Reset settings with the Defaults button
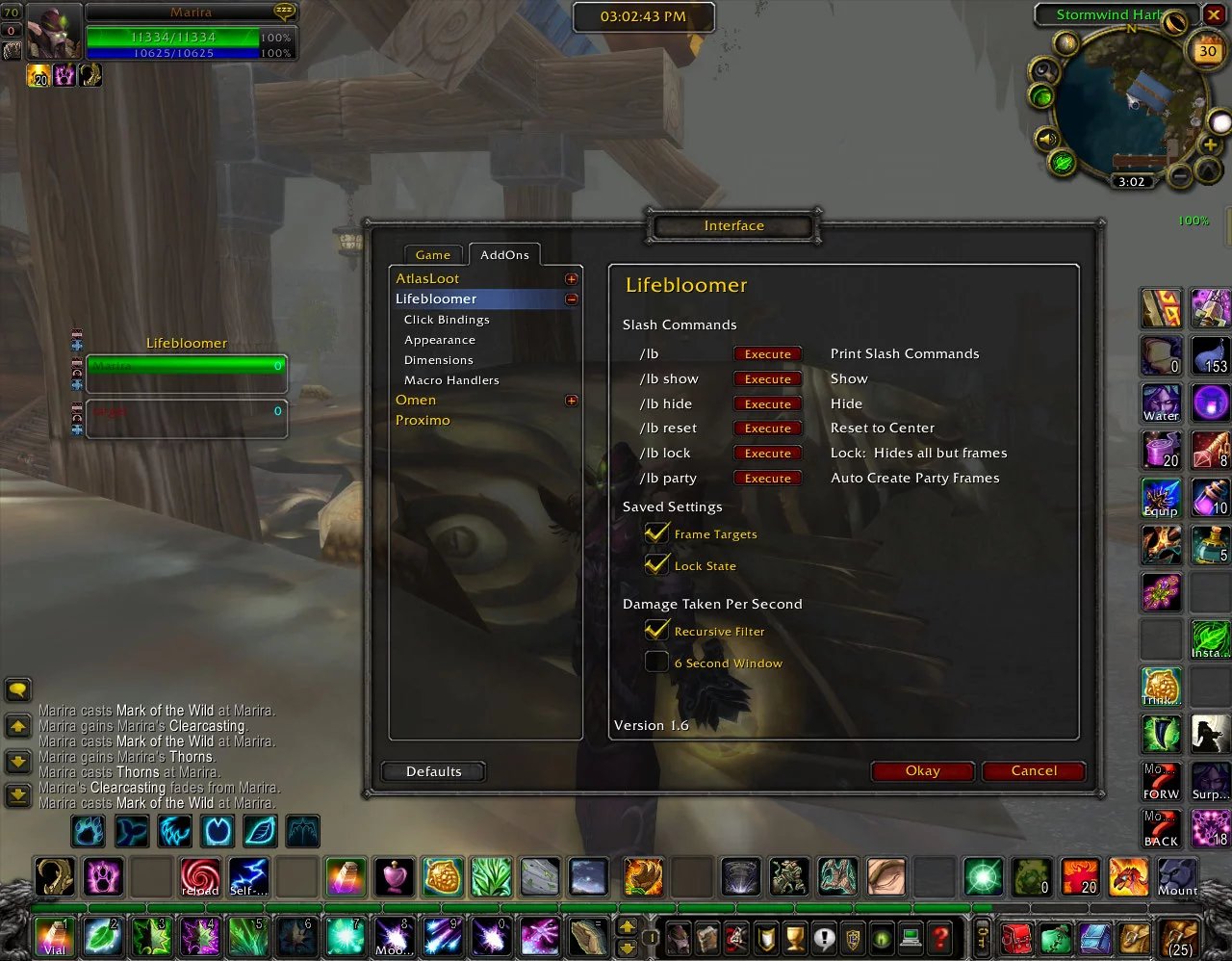This screenshot has height=961, width=1232. (433, 771)
